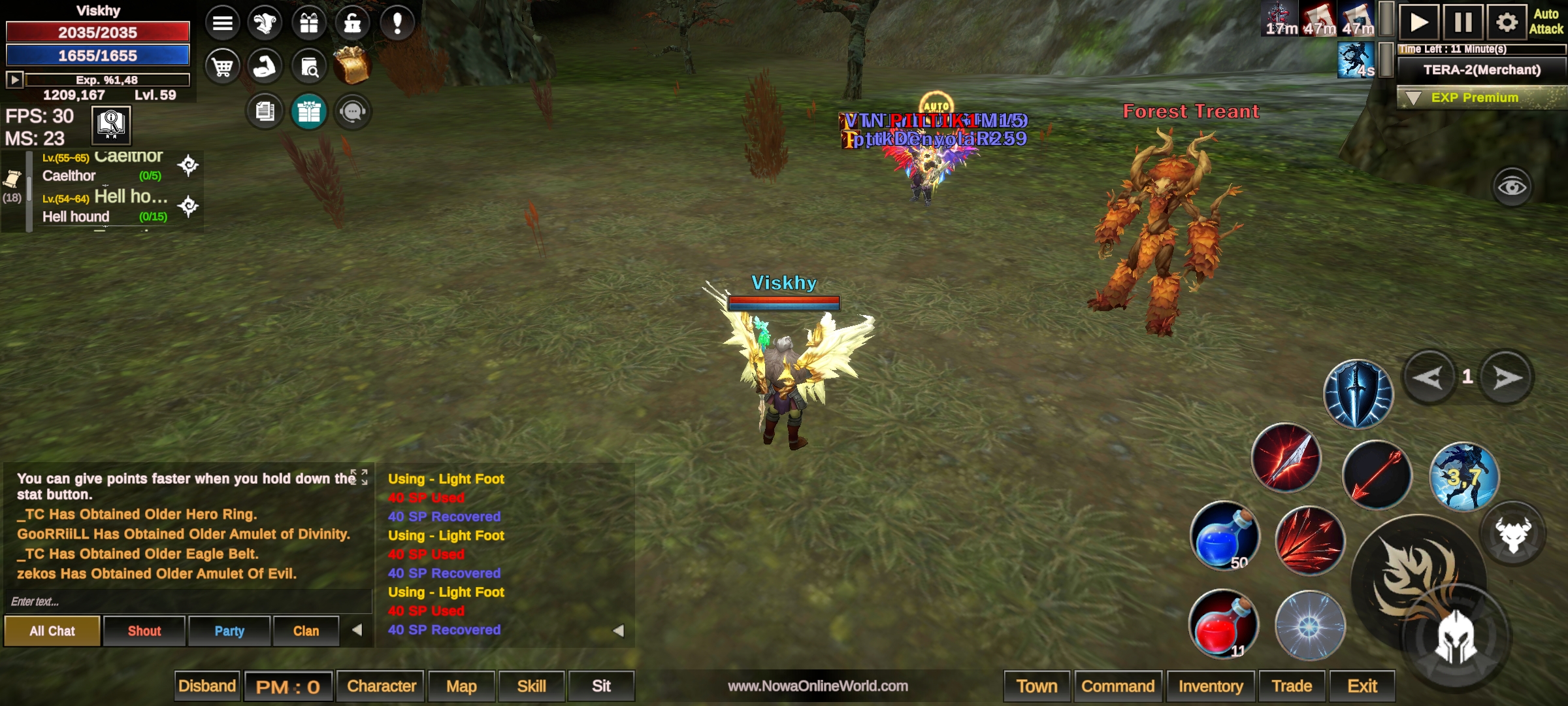Select the Clan chat tab

click(x=306, y=631)
